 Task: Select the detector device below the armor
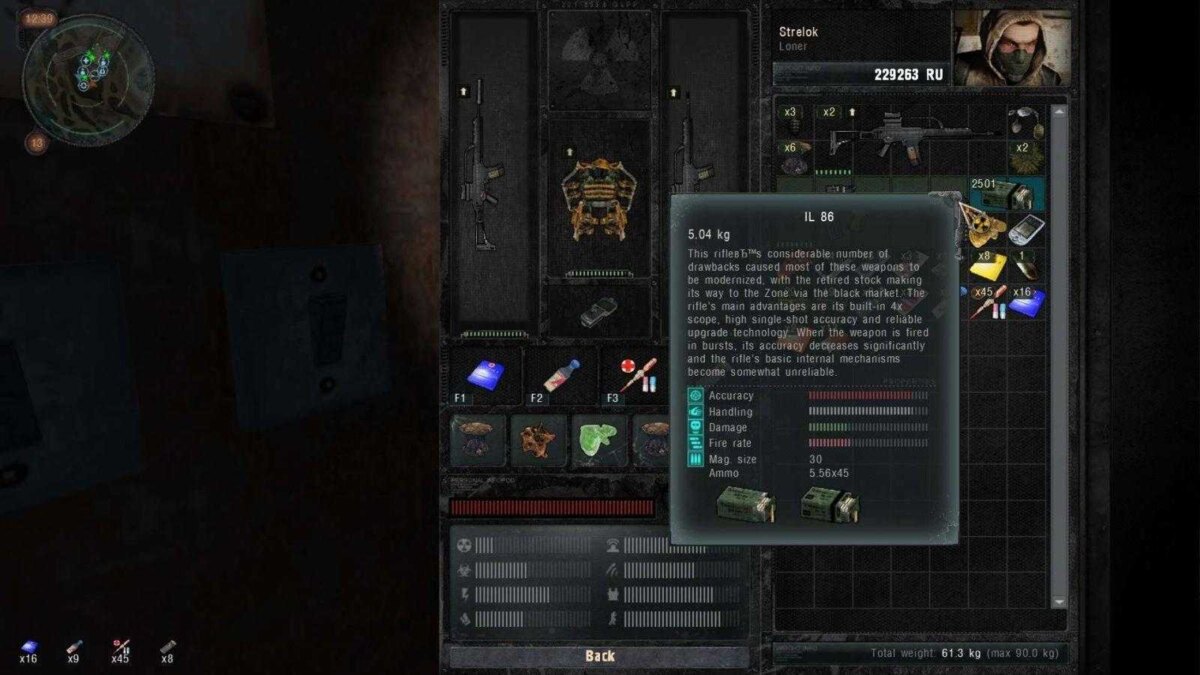point(595,311)
